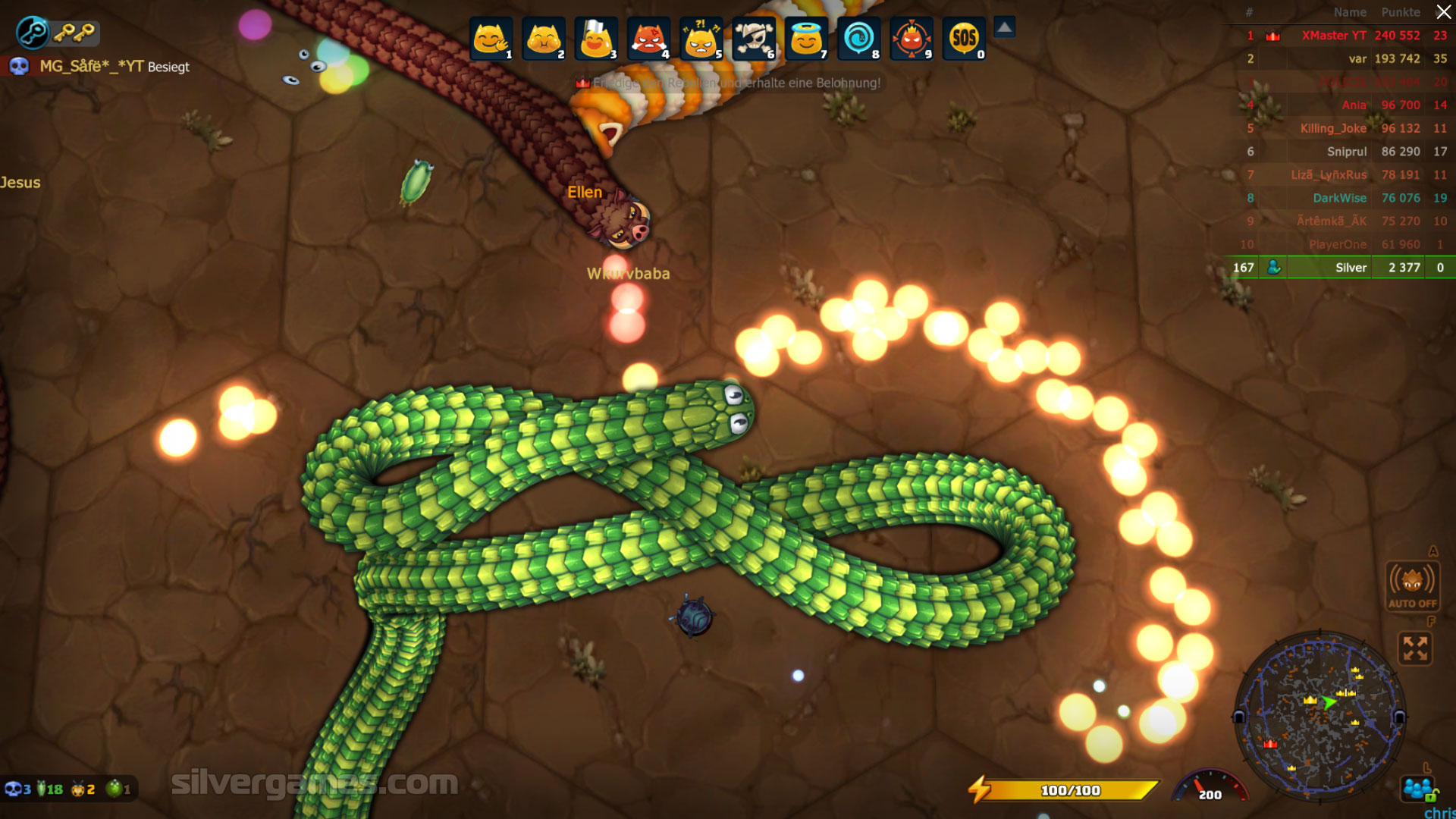This screenshot has height=819, width=1456.
Task: Activate the blue swirl emote
Action: click(858, 39)
